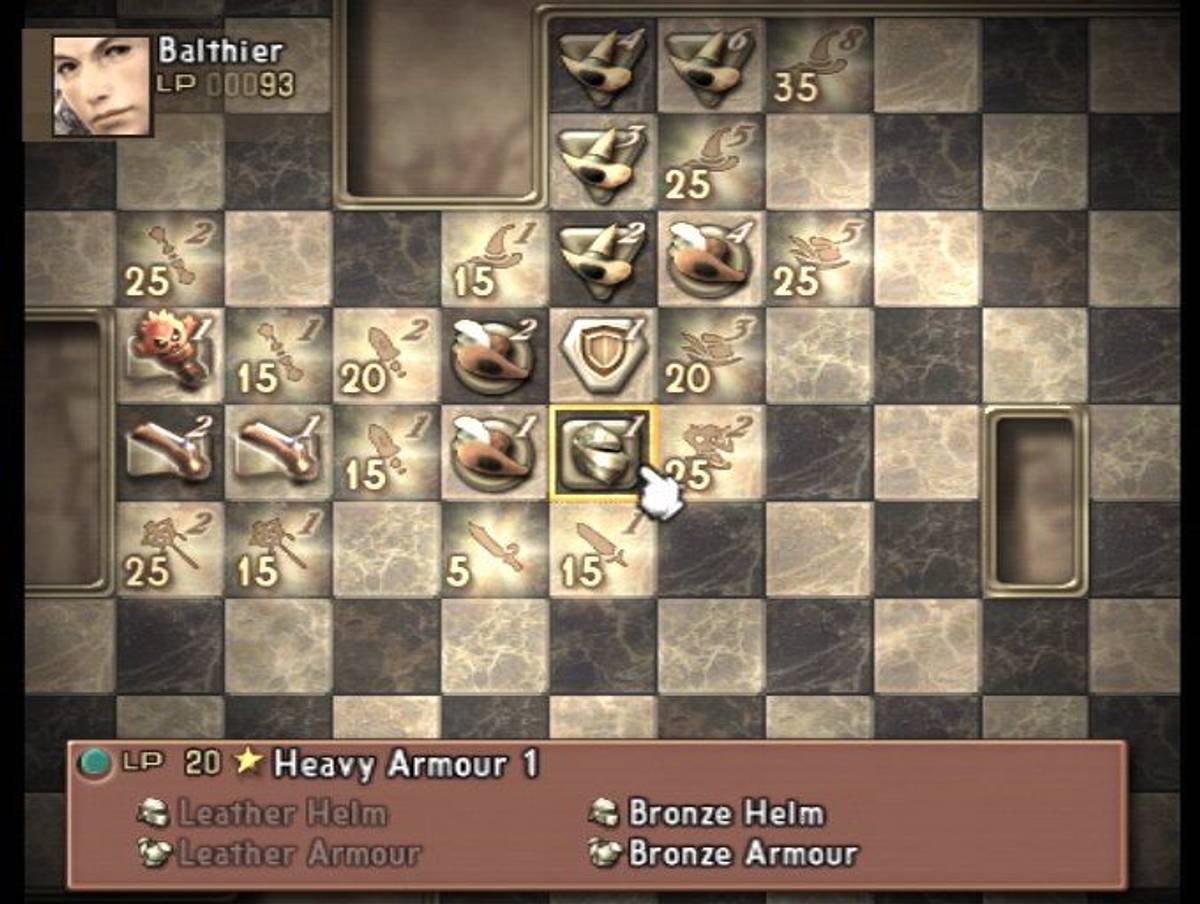Viewport: 1200px width, 904px height.
Task: Select the 20 LP tile numbered 2
Action: [384, 356]
